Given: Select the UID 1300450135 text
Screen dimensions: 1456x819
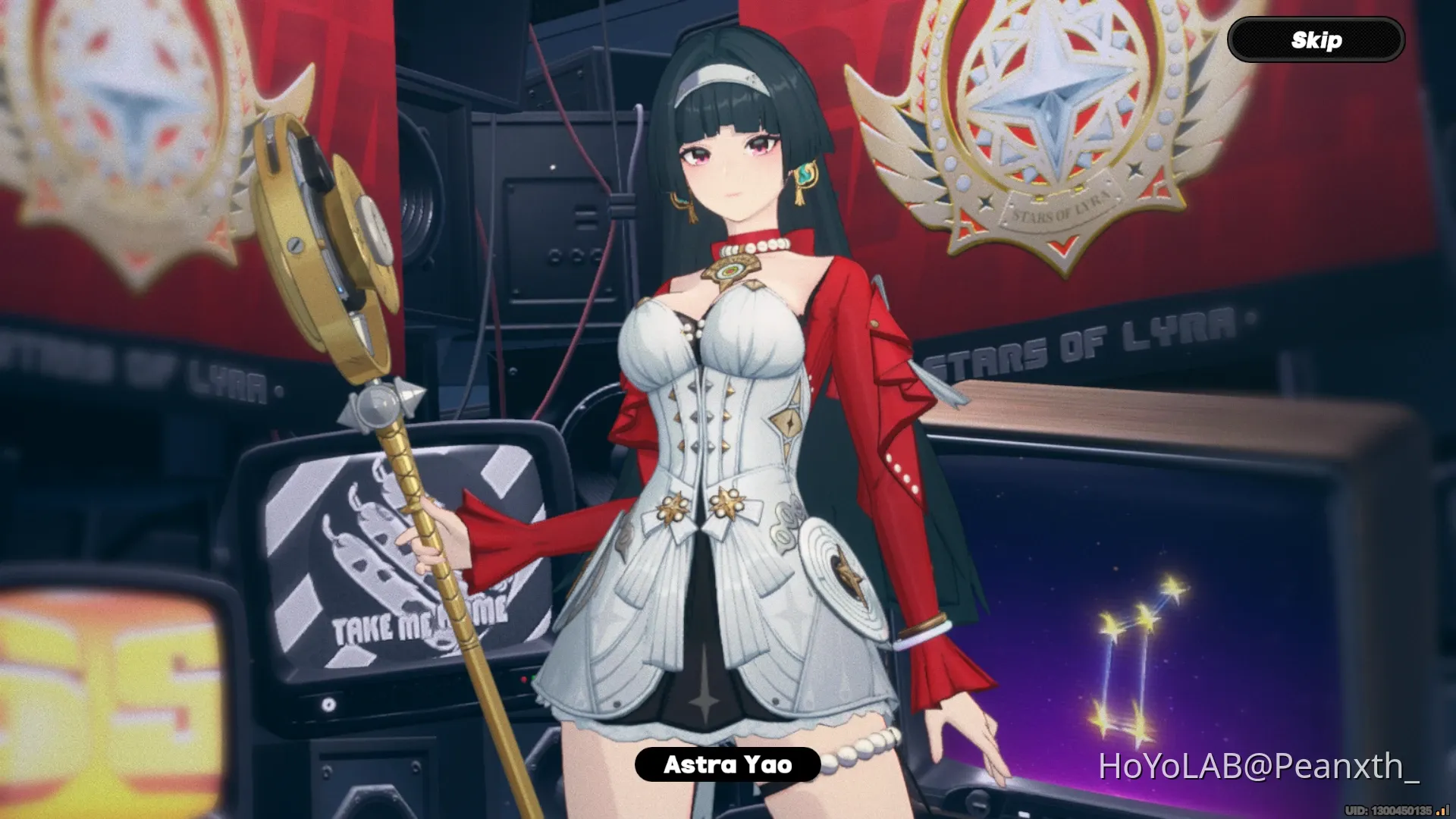Looking at the screenshot, I should point(1388,810).
